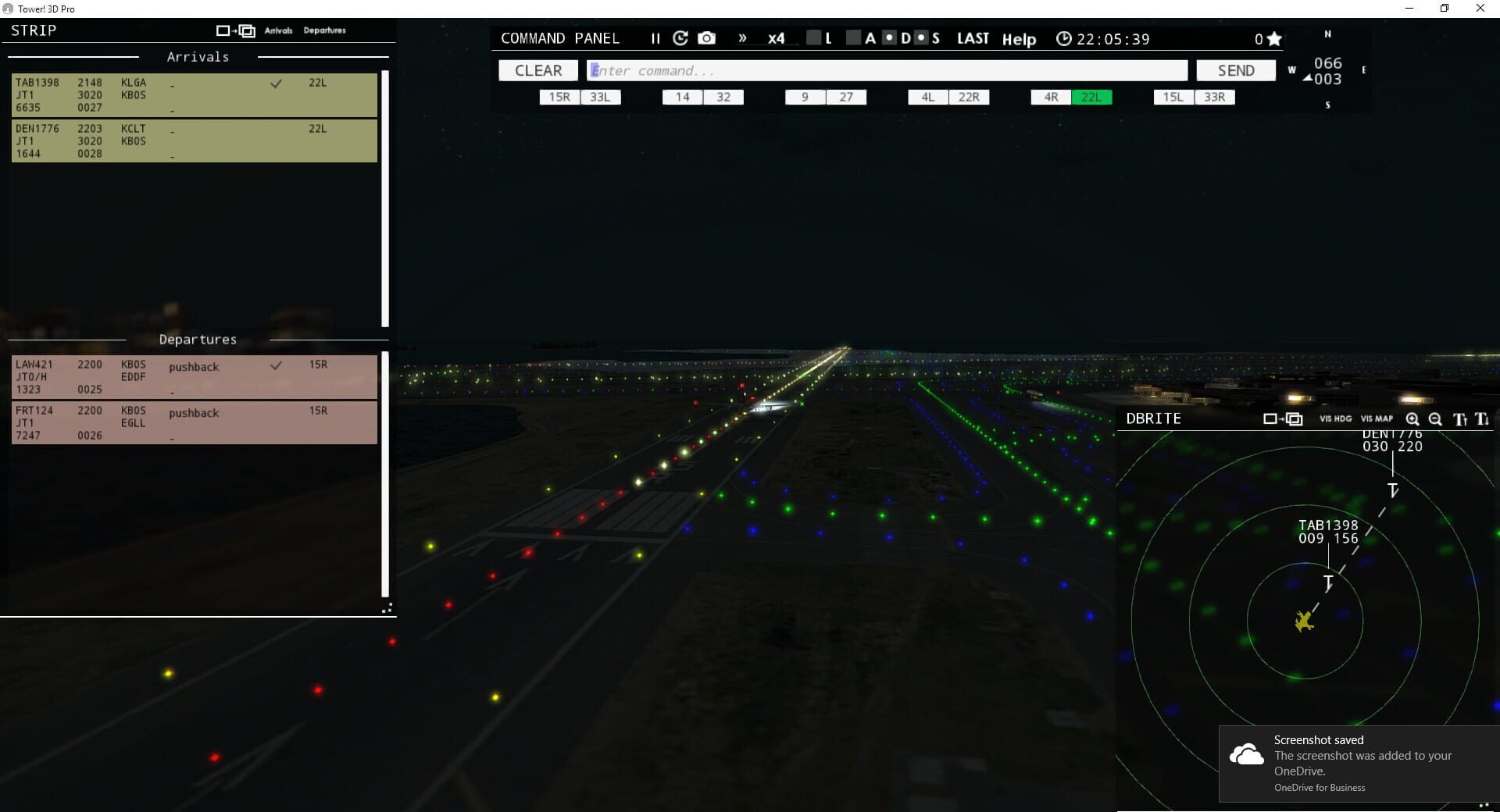This screenshot has width=1500, height=812.
Task: Select the active runway 22L button
Action: coord(1091,97)
